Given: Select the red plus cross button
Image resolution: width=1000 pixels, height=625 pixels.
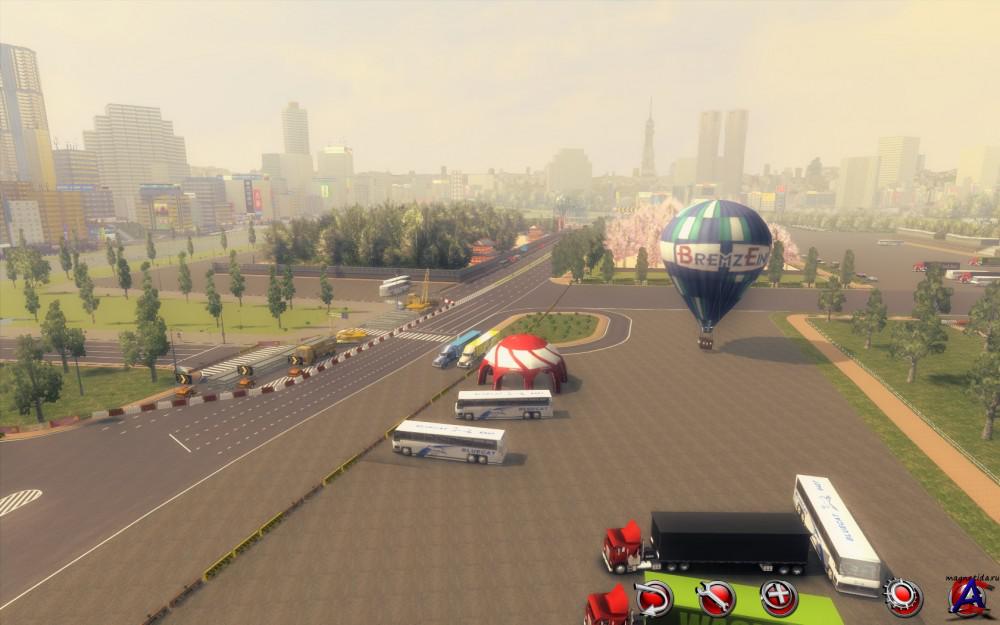Looking at the screenshot, I should tap(778, 598).
